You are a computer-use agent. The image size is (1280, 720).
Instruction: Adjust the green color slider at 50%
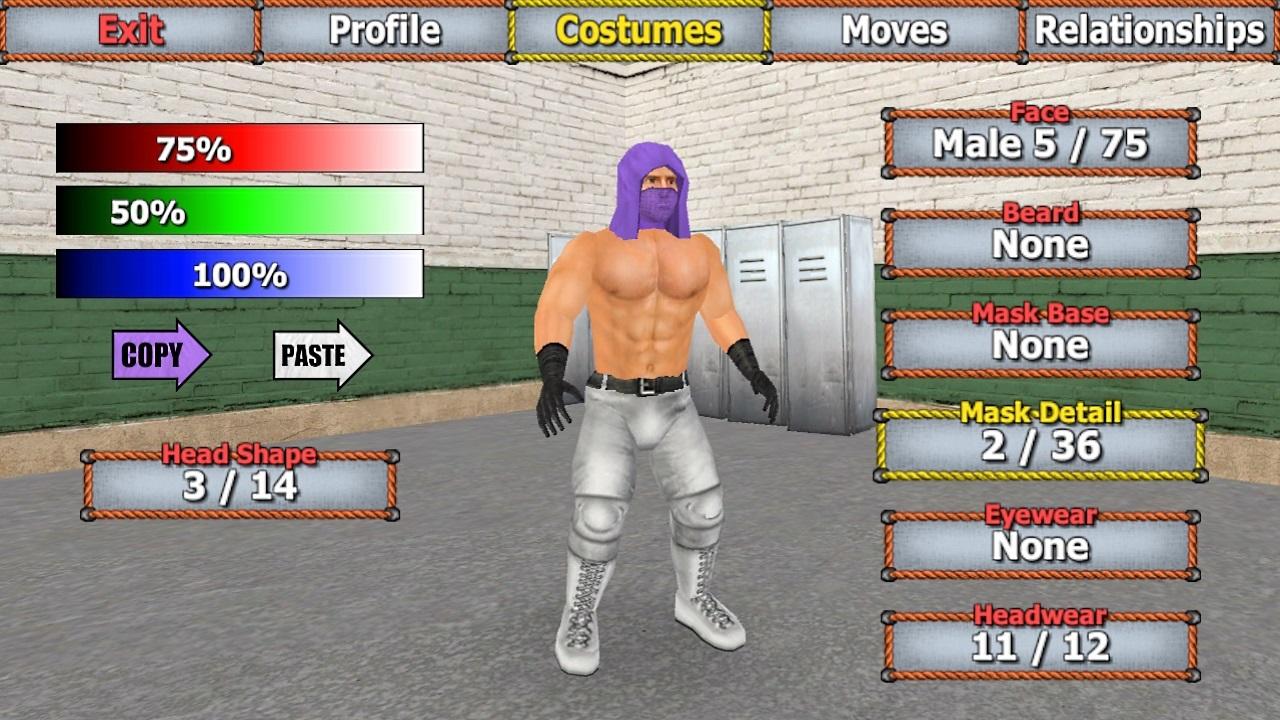click(240, 212)
